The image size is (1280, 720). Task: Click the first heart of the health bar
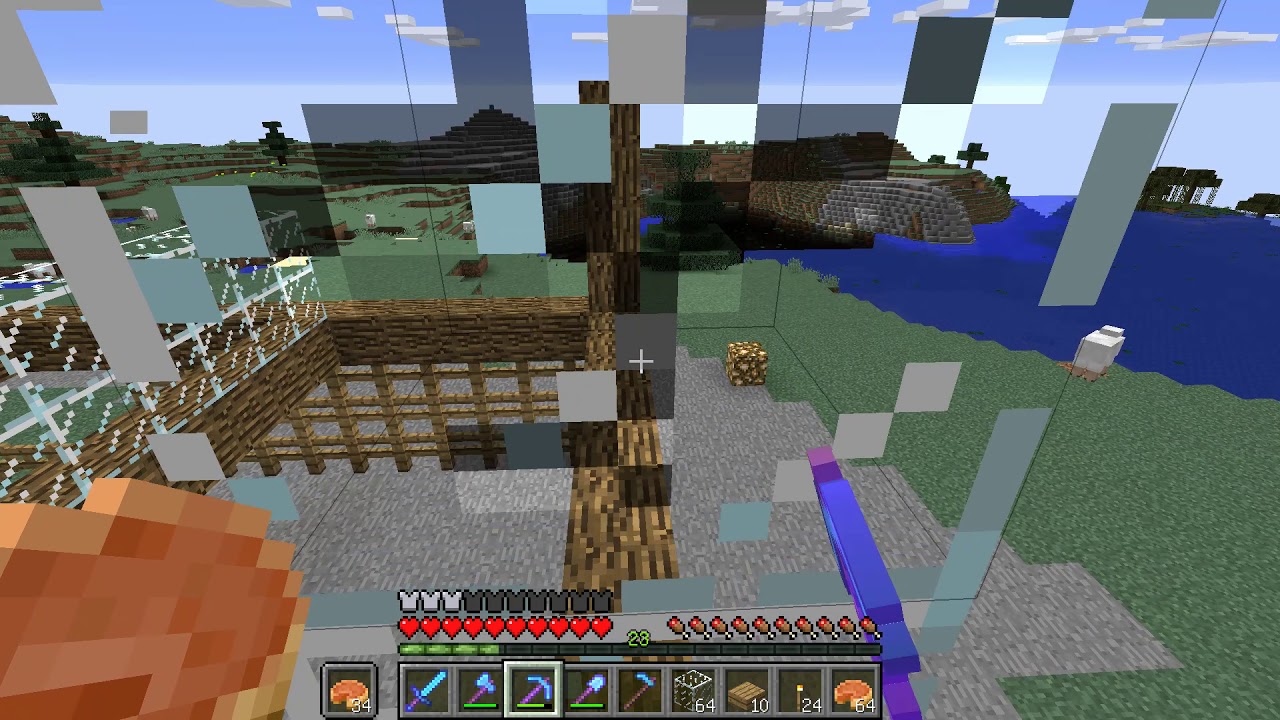pos(409,626)
